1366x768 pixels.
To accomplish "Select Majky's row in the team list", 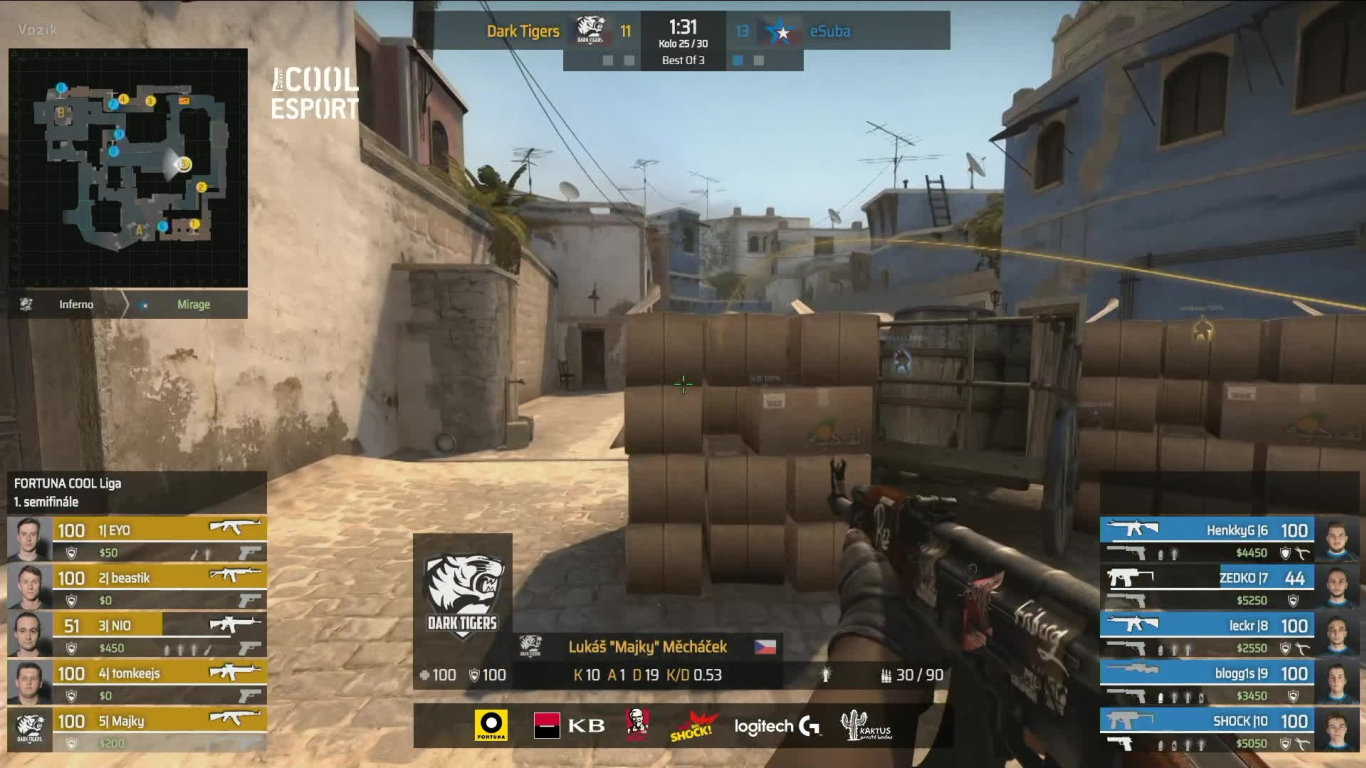I will point(137,731).
